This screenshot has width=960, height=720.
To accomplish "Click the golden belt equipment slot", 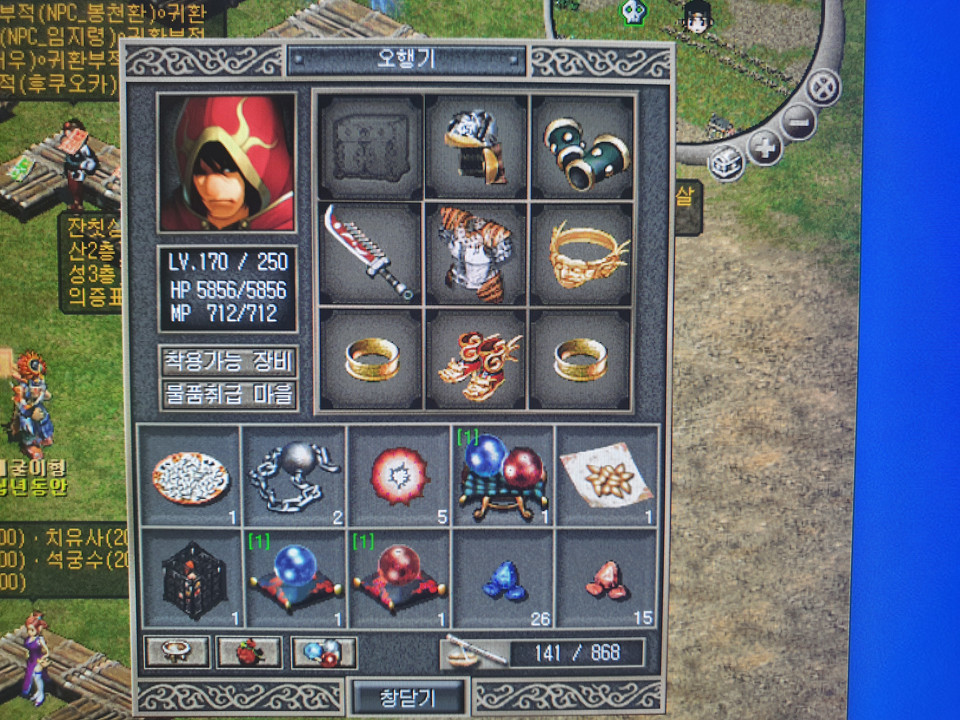I will click(582, 254).
